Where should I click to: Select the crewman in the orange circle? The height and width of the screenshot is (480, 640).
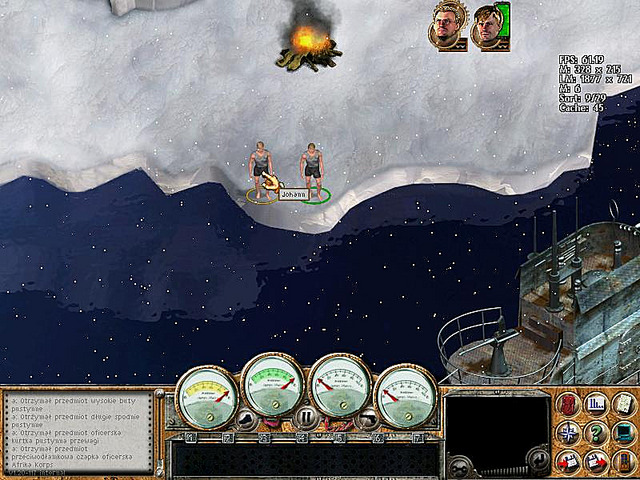pos(261,172)
